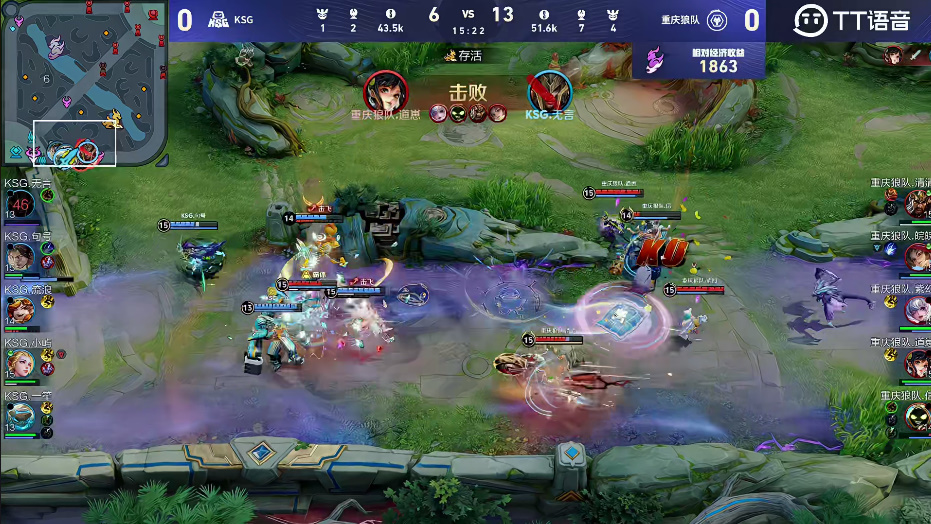Select KSG.流浪's hero portrait
The height and width of the screenshot is (524, 931).
pos(21,310)
